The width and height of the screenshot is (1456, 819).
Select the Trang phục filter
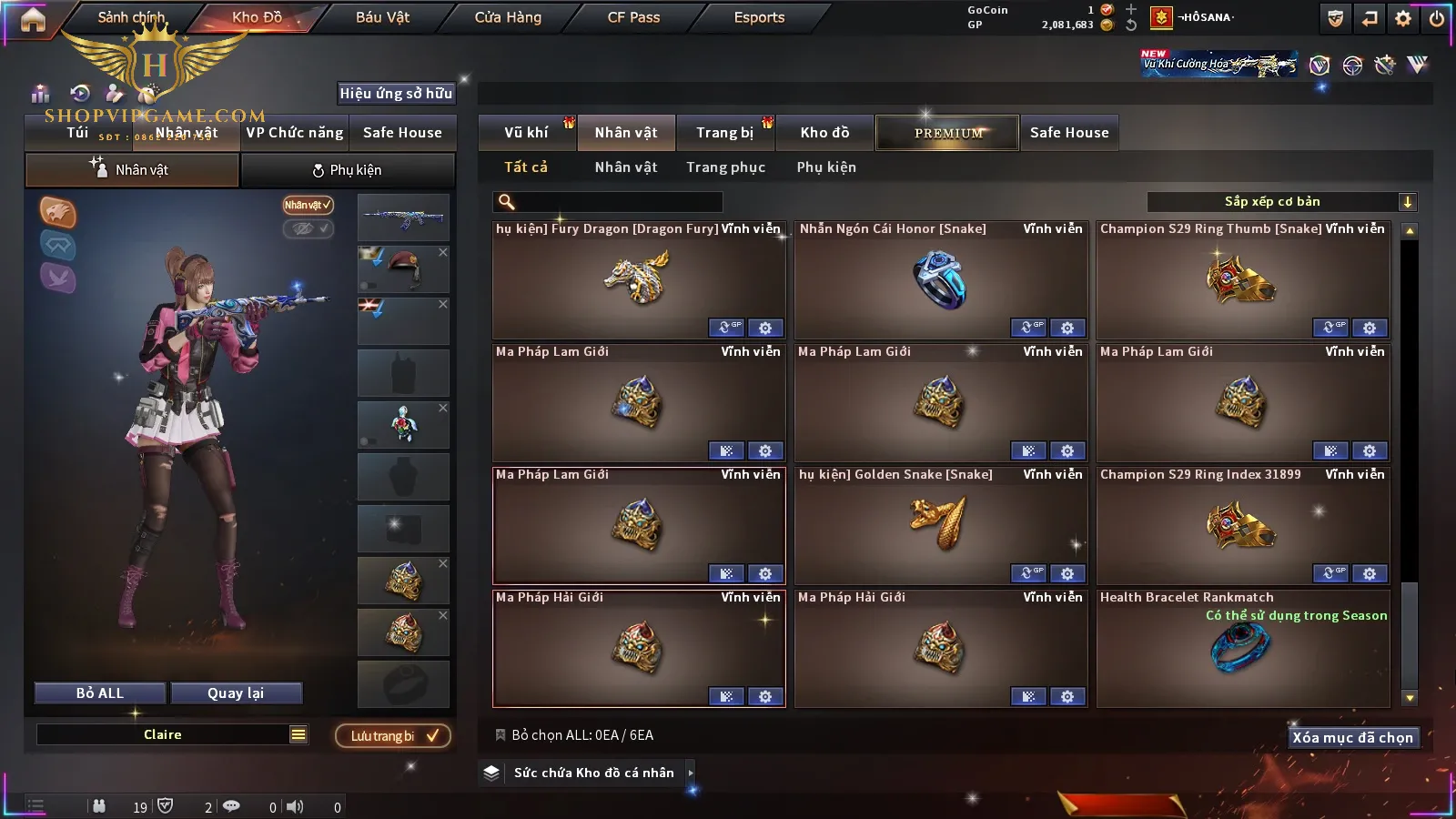click(x=725, y=167)
